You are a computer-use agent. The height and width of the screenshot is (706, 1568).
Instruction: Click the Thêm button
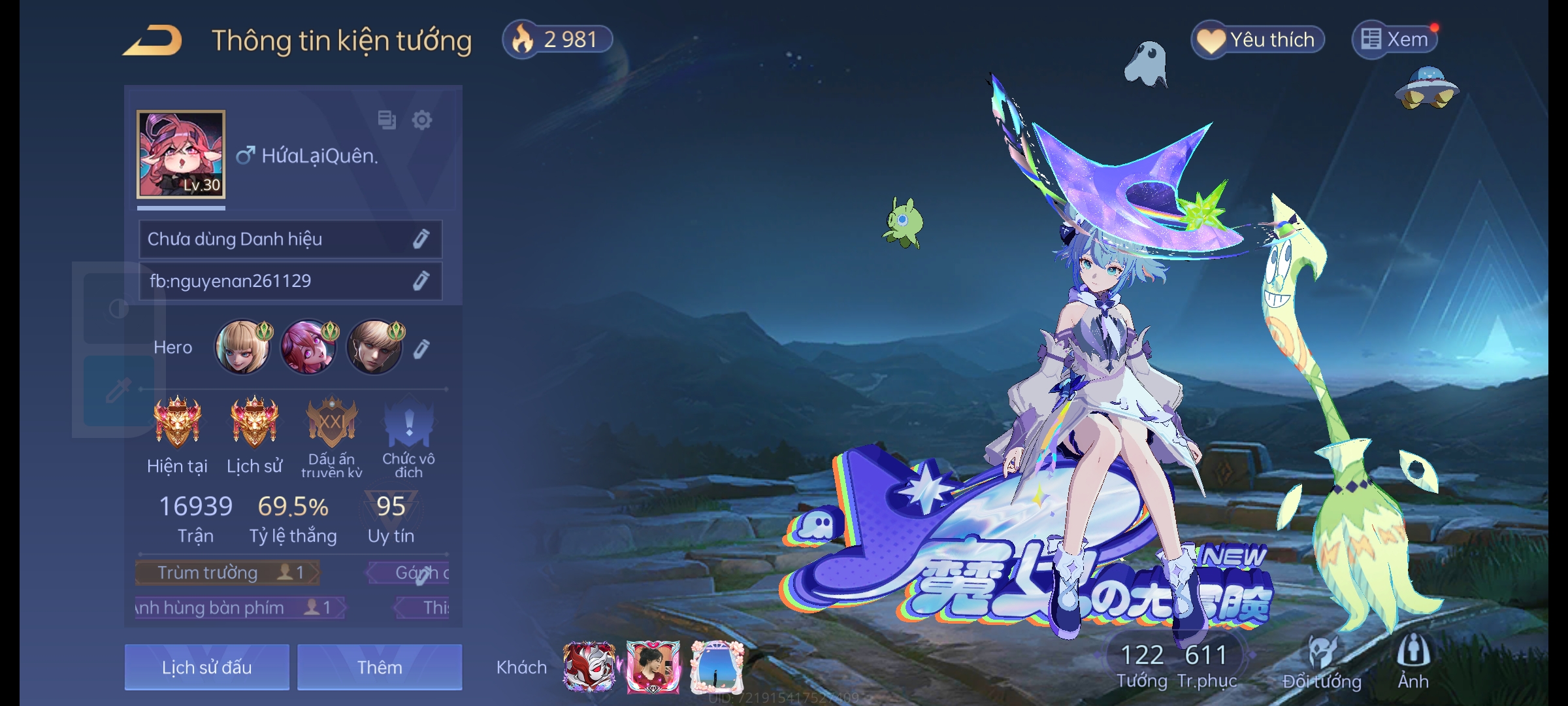(380, 667)
